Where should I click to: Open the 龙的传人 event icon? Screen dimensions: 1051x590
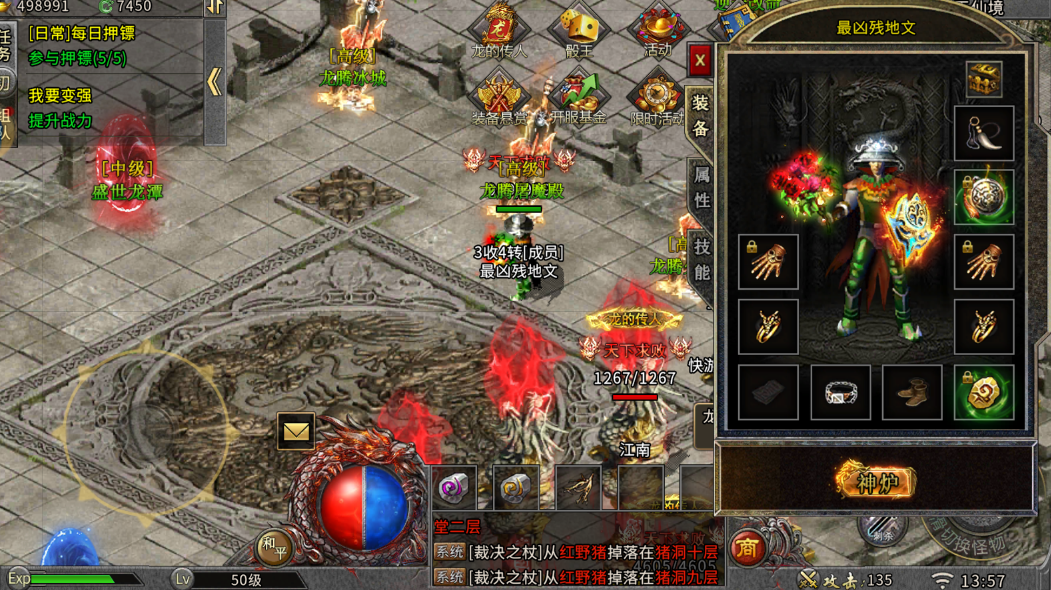click(499, 30)
